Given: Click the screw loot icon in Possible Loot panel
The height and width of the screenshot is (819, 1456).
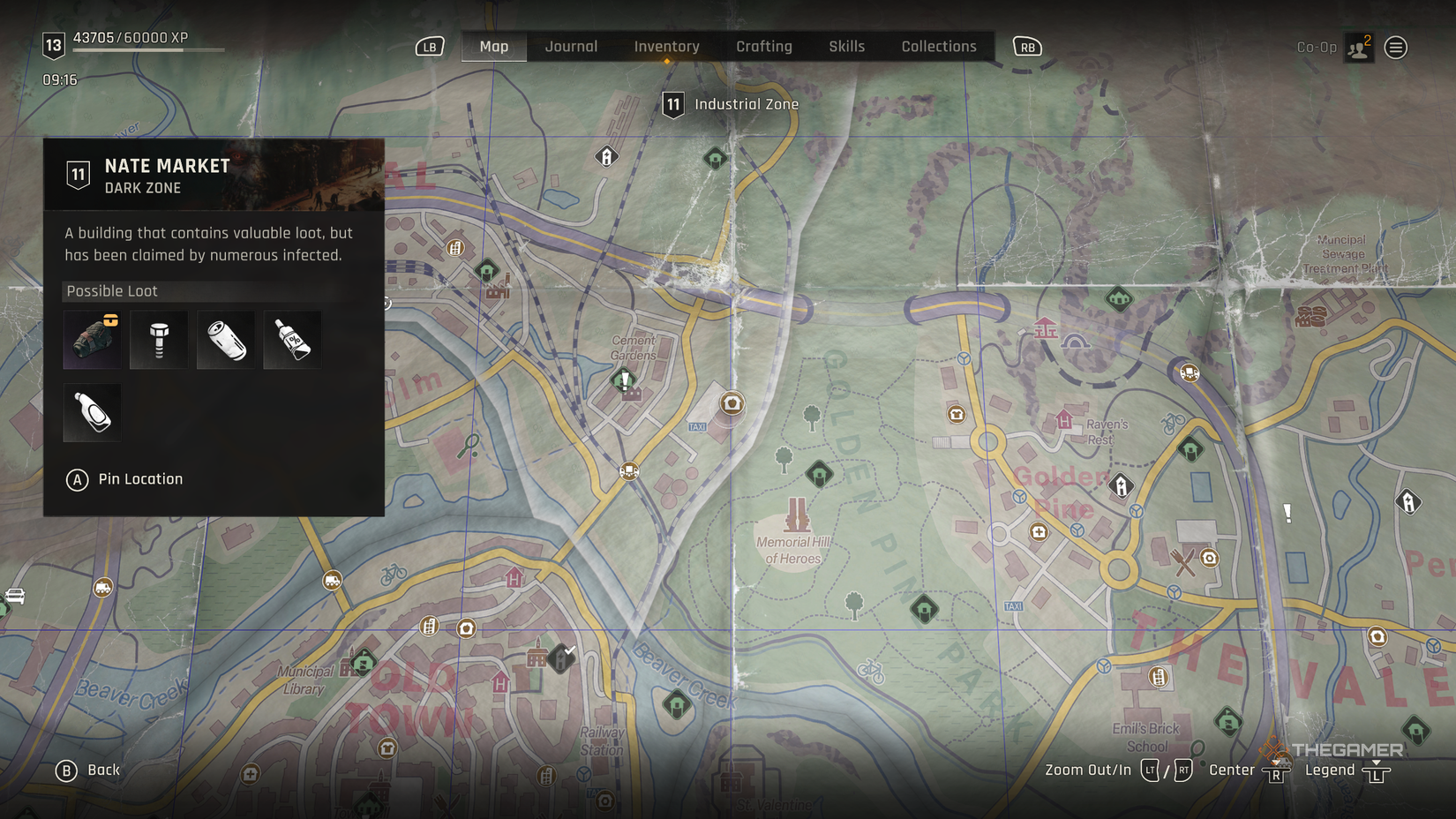Looking at the screenshot, I should tap(159, 340).
